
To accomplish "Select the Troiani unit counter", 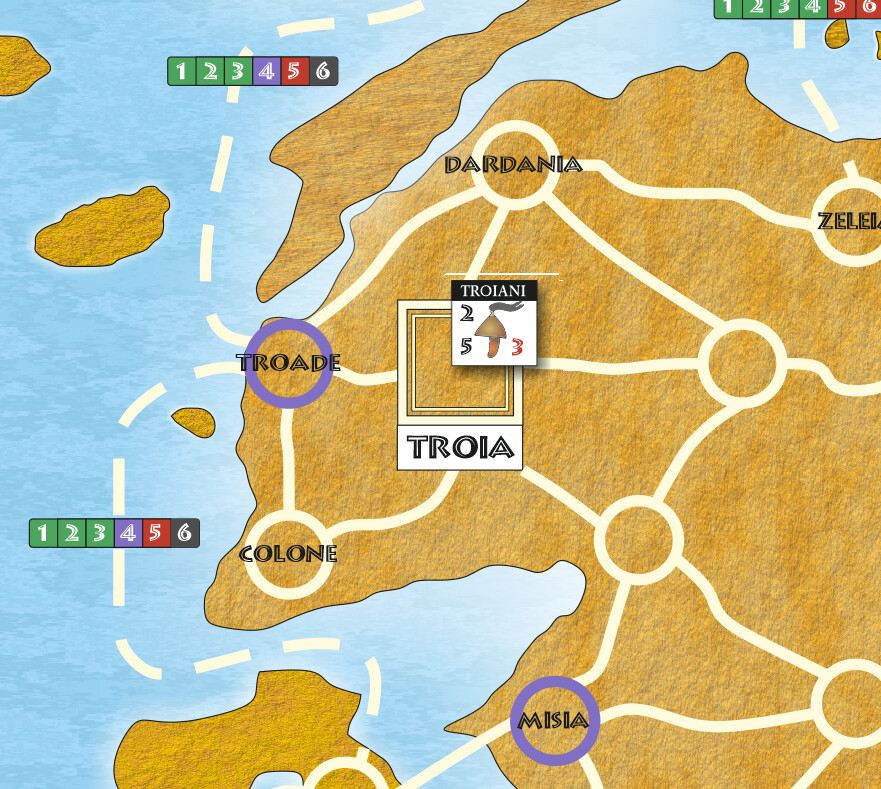I will [494, 323].
